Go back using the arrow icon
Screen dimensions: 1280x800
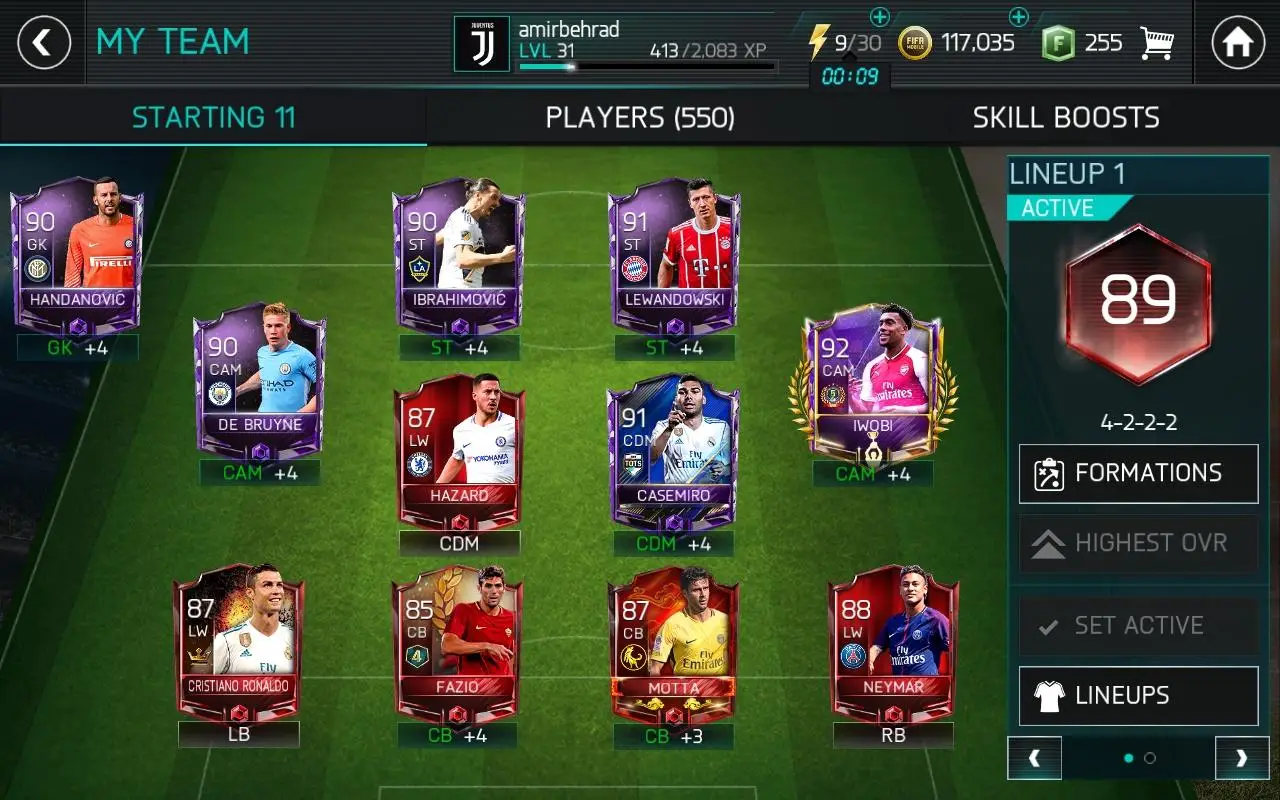click(45, 43)
